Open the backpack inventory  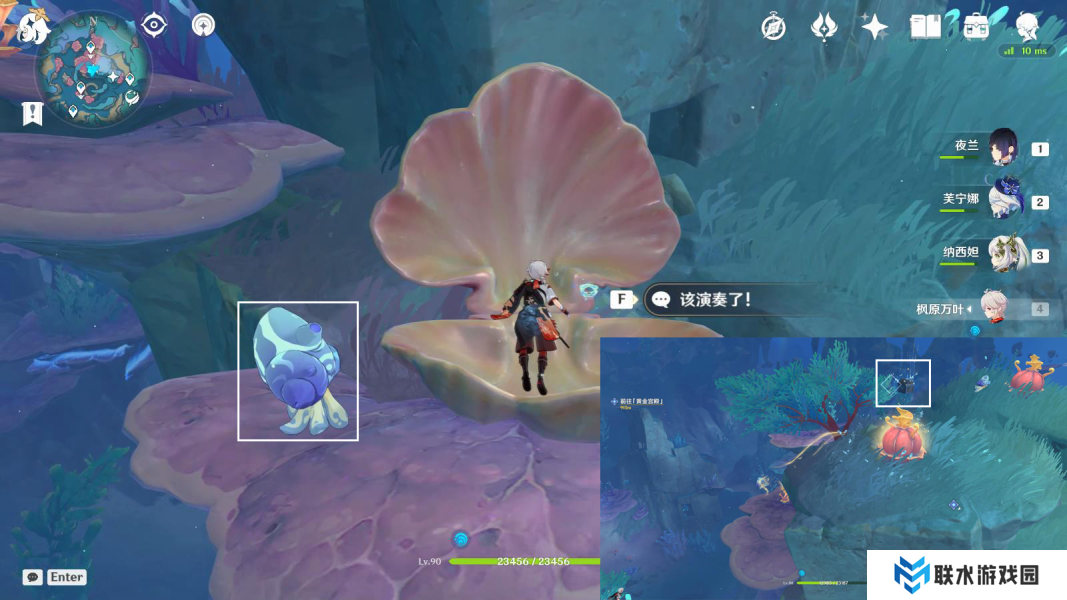(977, 27)
